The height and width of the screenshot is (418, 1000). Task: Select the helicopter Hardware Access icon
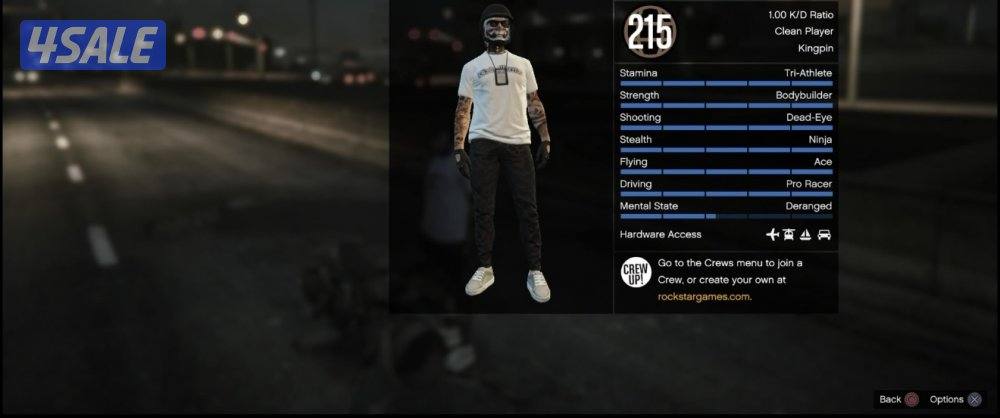[789, 235]
